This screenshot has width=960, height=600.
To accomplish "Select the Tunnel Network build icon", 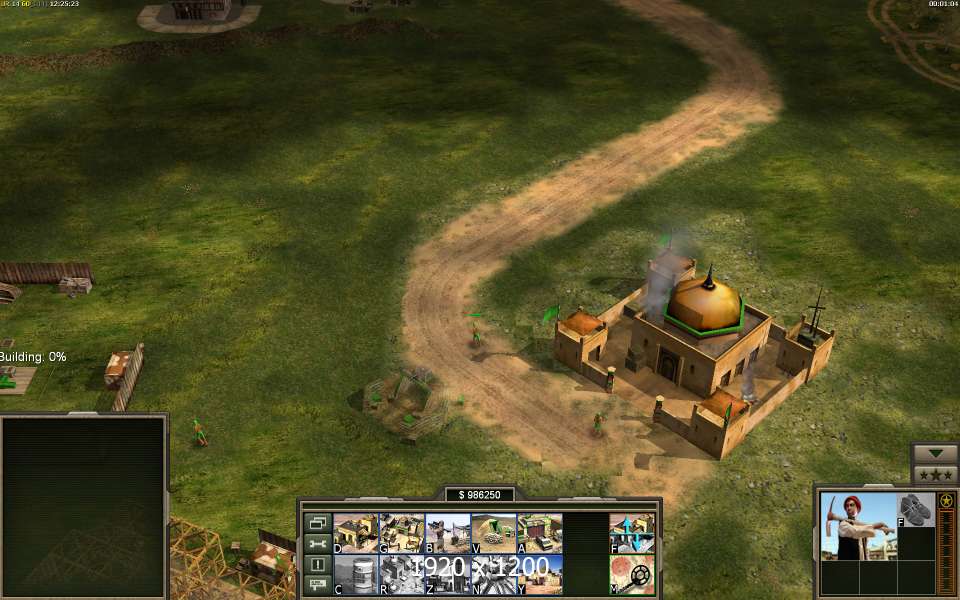I will coord(493,534).
